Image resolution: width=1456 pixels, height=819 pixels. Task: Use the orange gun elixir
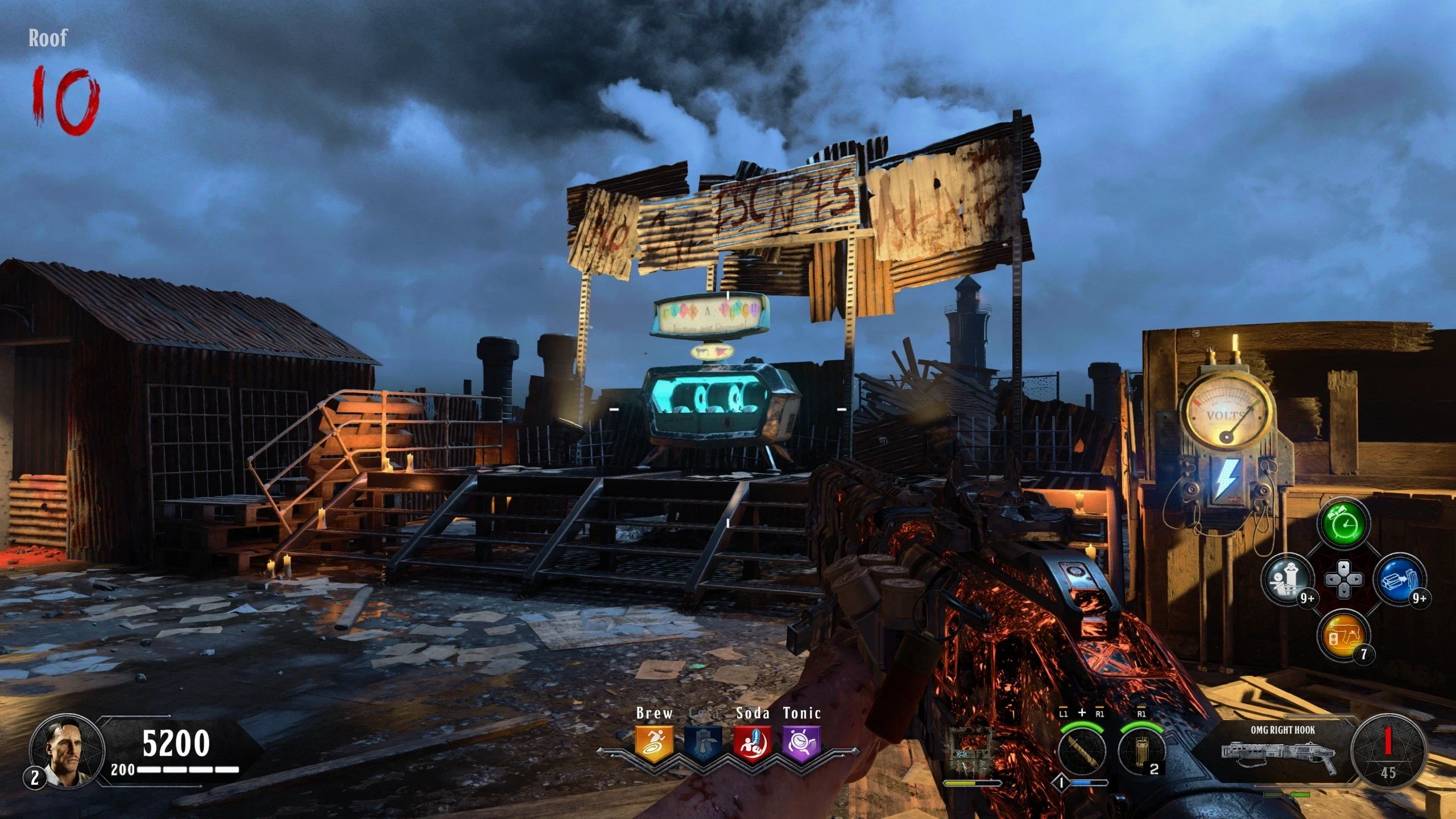[1343, 635]
